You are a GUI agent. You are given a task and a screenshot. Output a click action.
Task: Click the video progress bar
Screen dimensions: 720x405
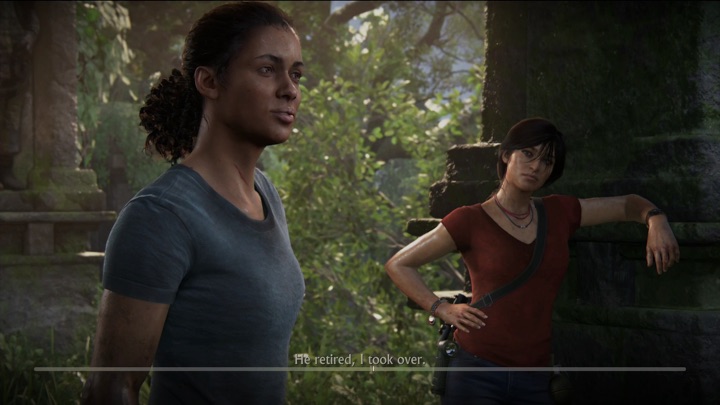360,369
